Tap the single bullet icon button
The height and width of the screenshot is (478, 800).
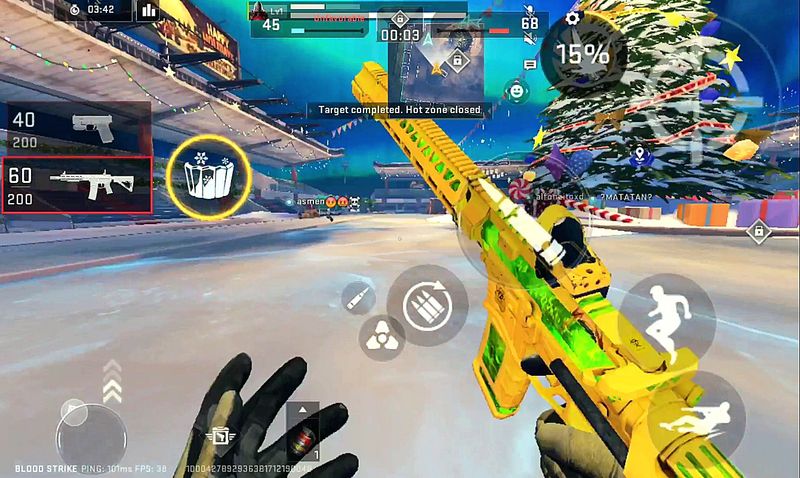[356, 297]
